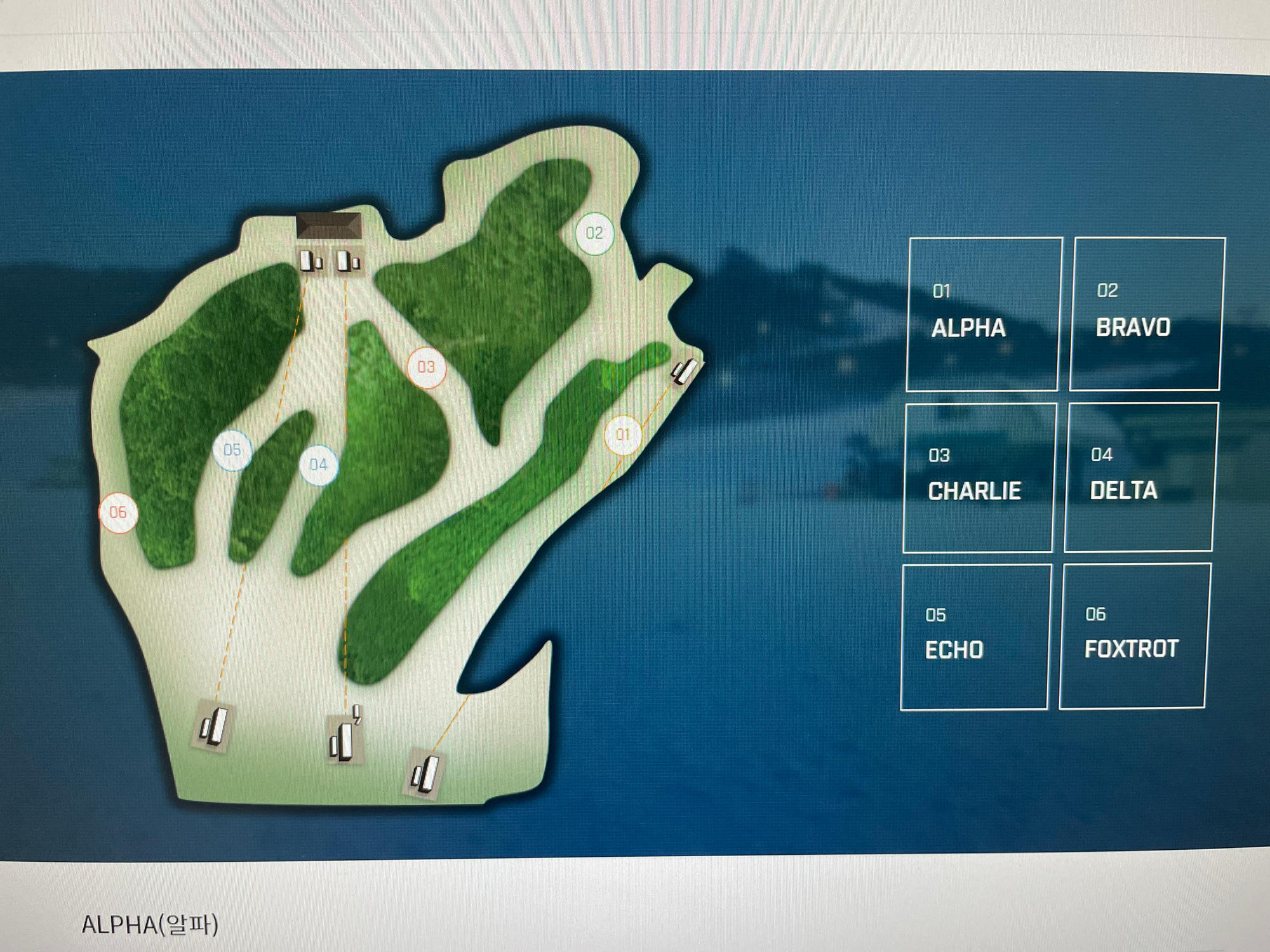The width and height of the screenshot is (1270, 952).
Task: Select the 05 ECHO tile
Action: [x=975, y=637]
